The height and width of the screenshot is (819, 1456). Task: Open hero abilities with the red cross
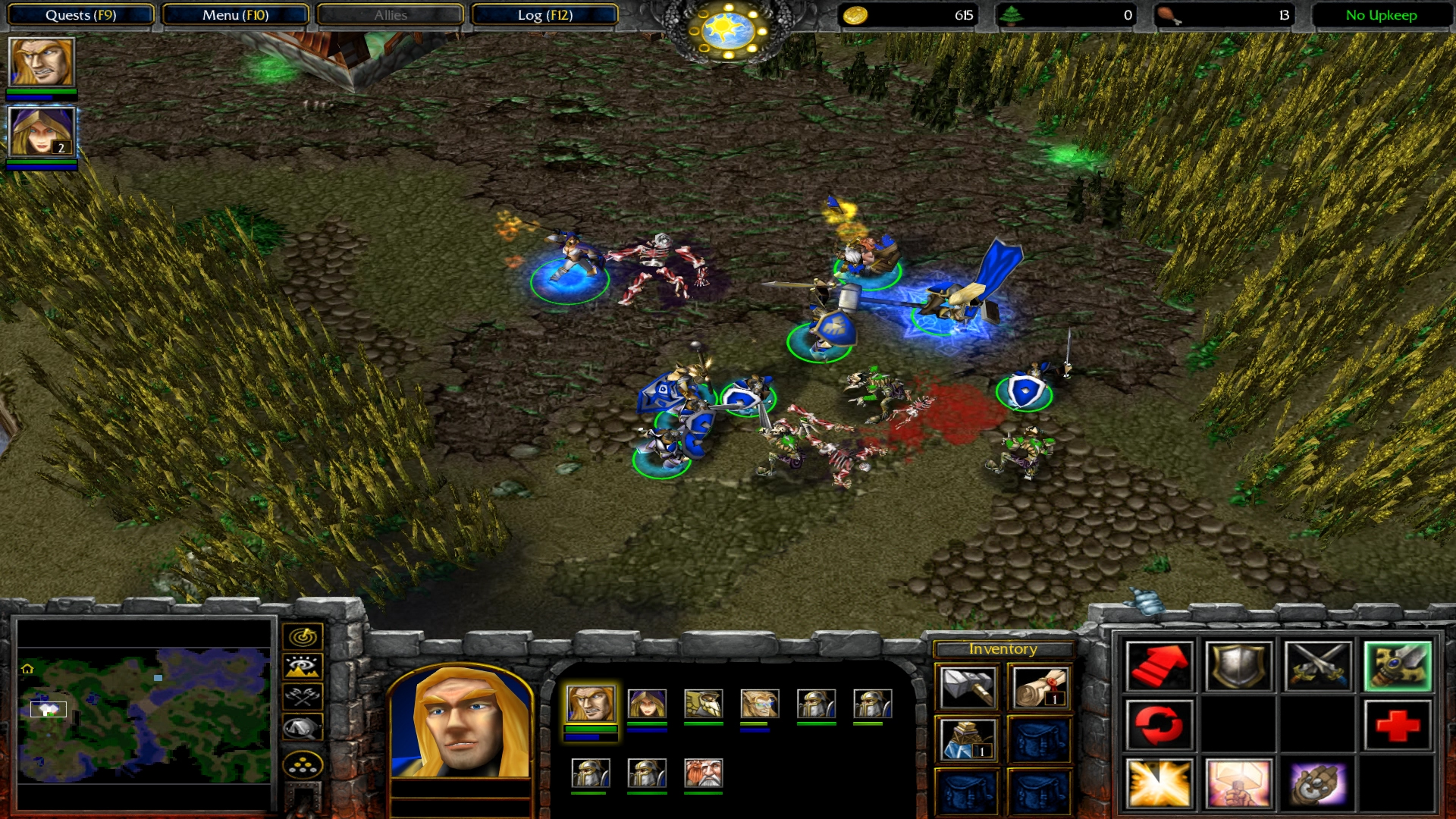1397,725
